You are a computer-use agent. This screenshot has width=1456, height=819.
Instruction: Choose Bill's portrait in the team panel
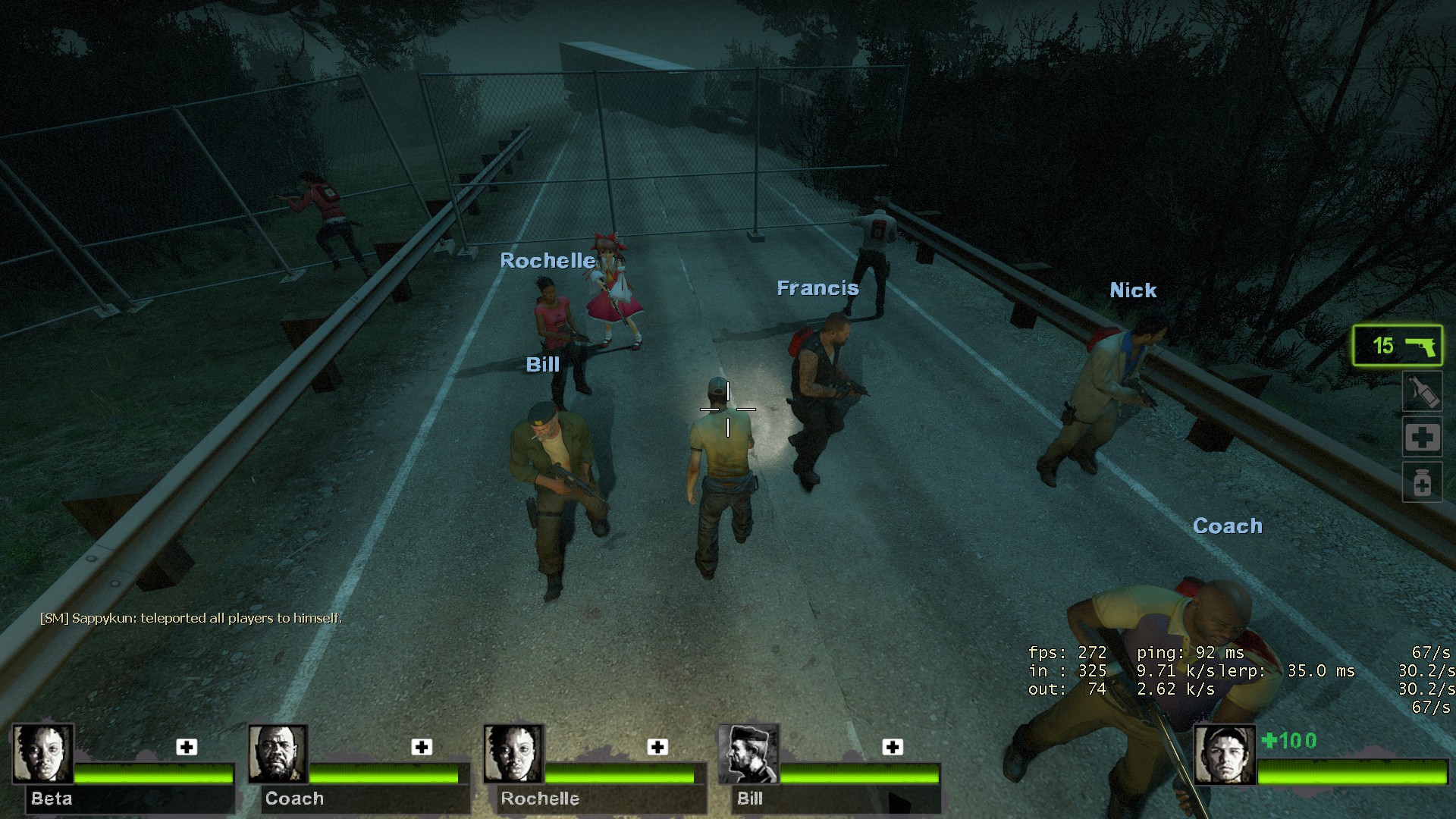click(x=748, y=754)
